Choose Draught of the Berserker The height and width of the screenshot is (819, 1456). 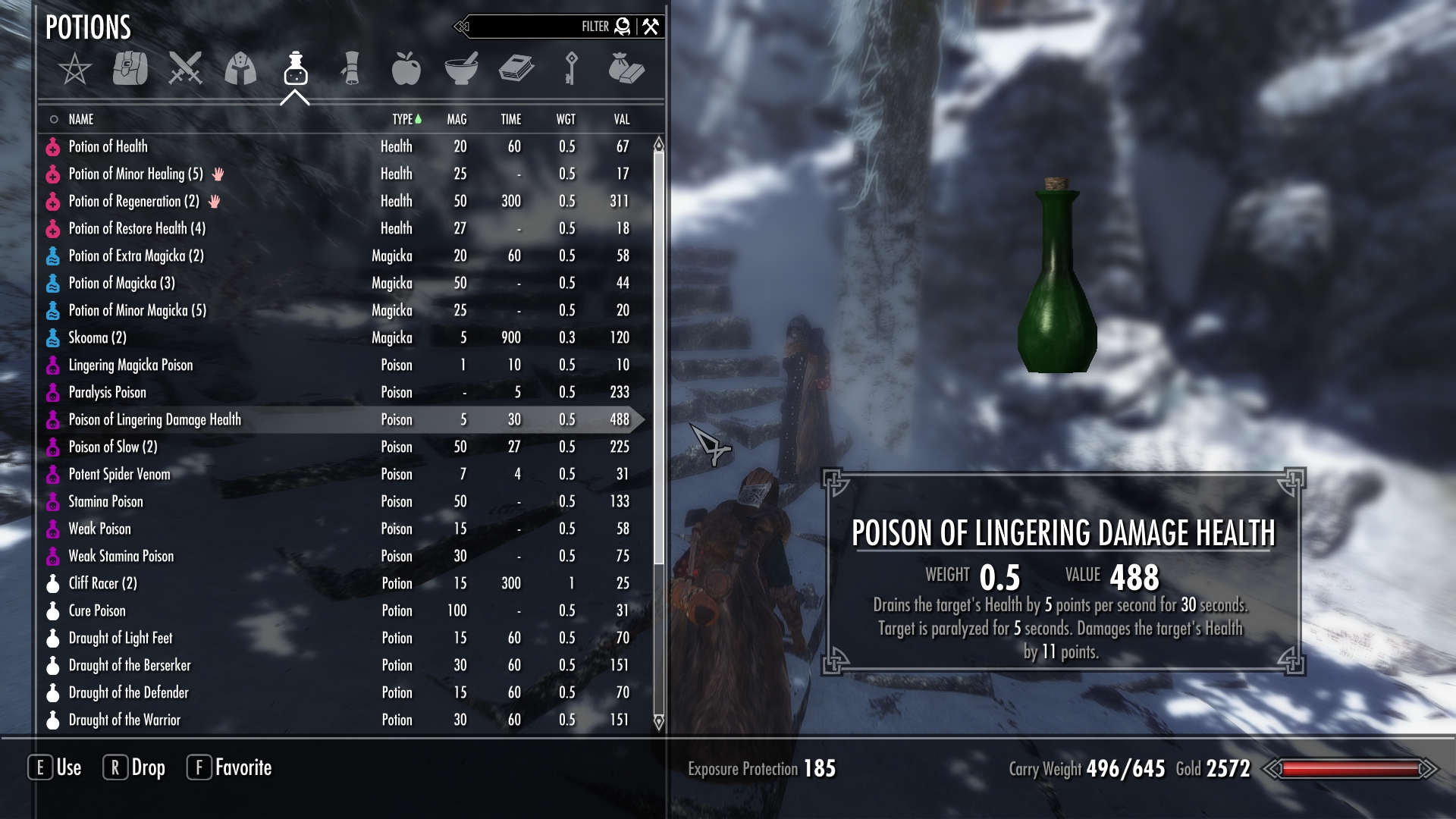[129, 665]
